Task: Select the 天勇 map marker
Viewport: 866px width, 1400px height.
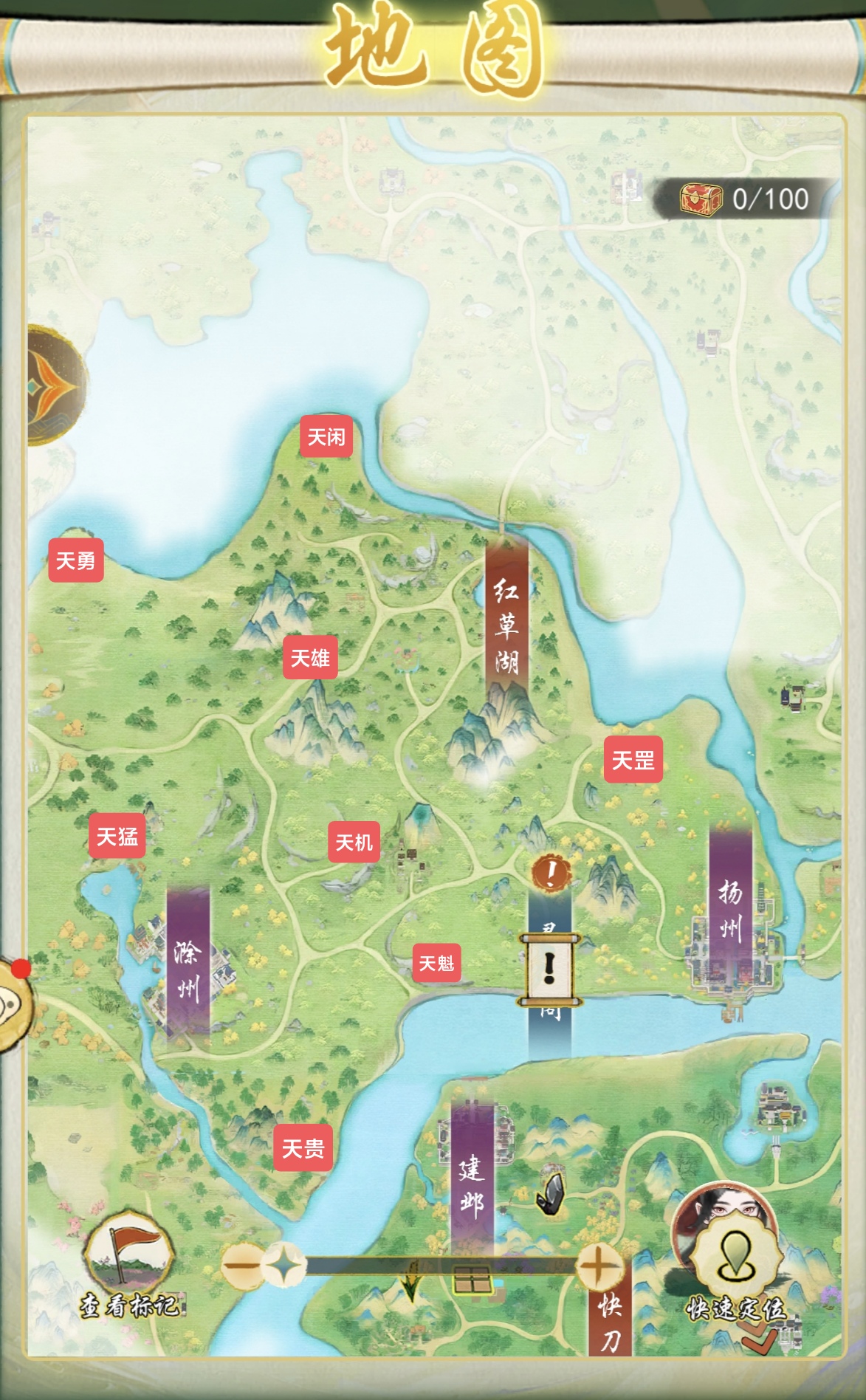Action: tap(75, 561)
